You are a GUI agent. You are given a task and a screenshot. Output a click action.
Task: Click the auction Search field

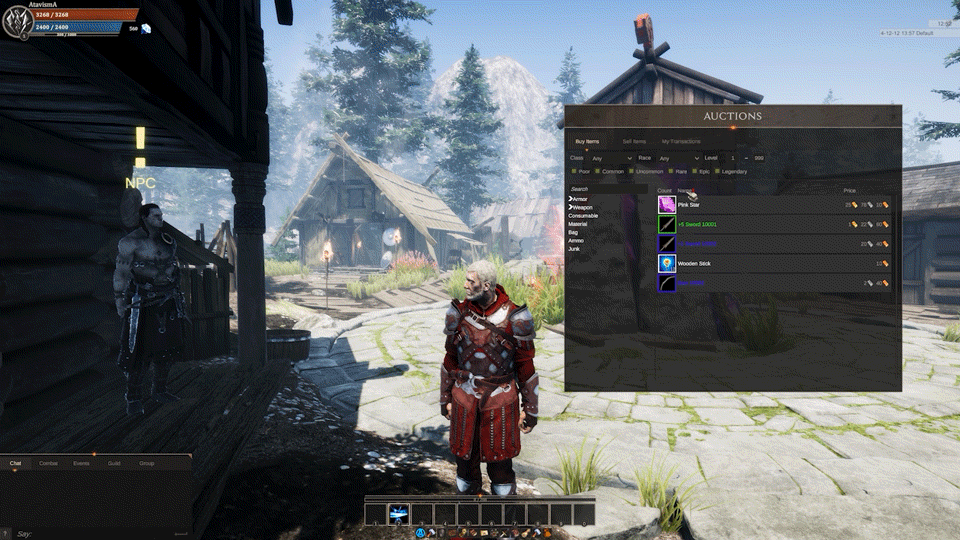coord(608,189)
